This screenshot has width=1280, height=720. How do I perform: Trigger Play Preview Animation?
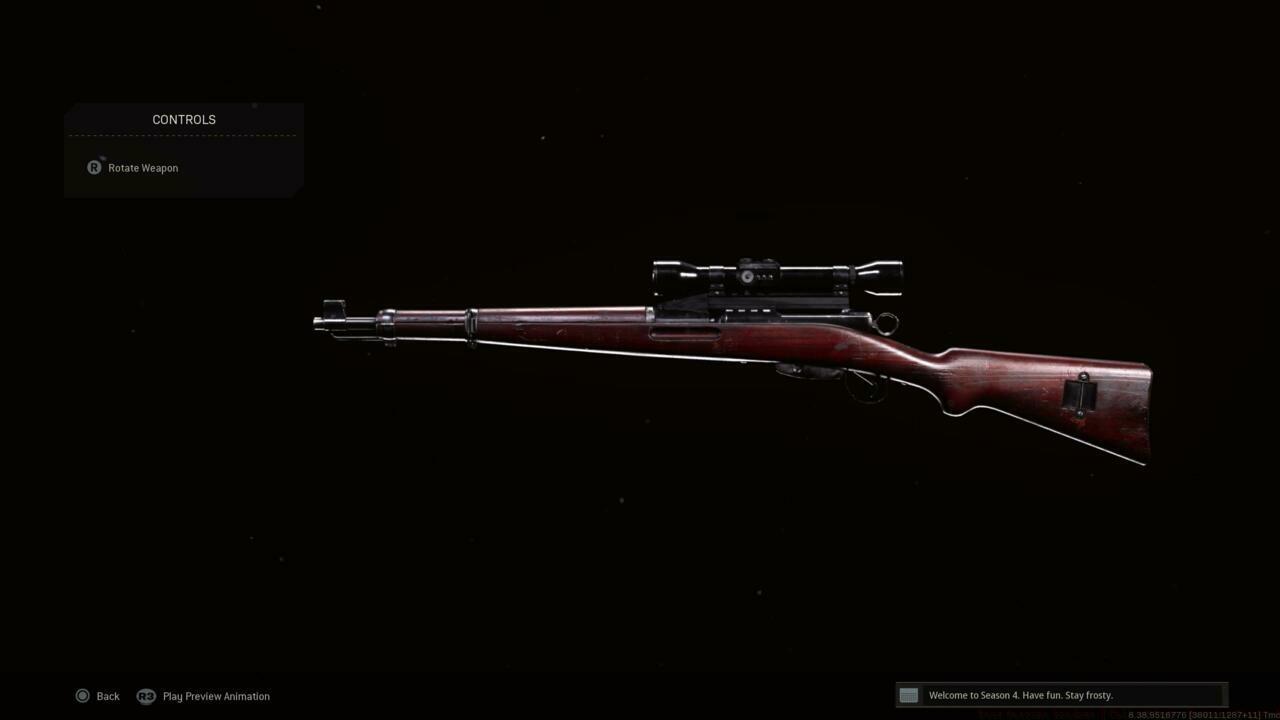coord(215,695)
